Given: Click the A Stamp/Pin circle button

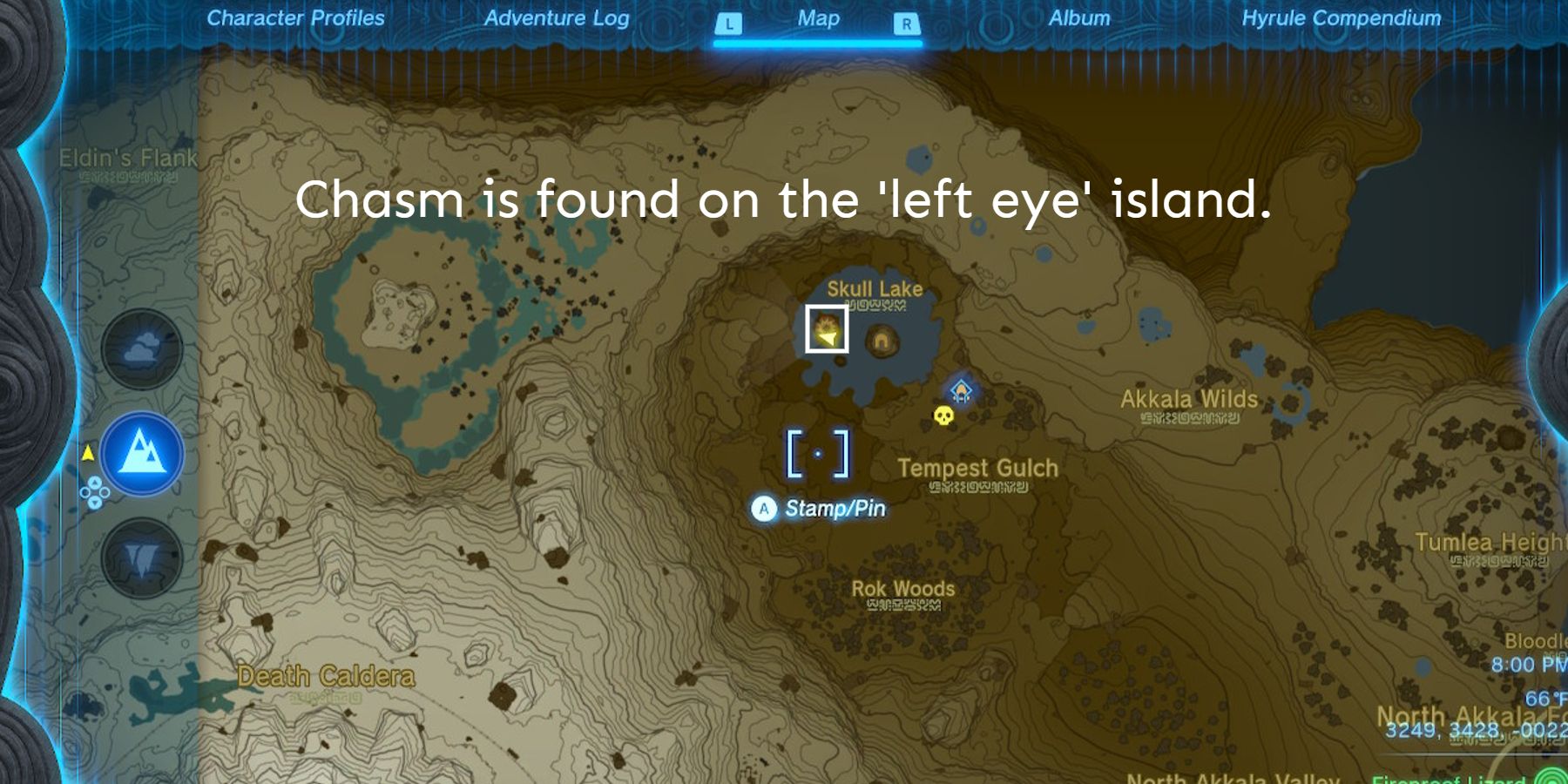Looking at the screenshot, I should 763,508.
